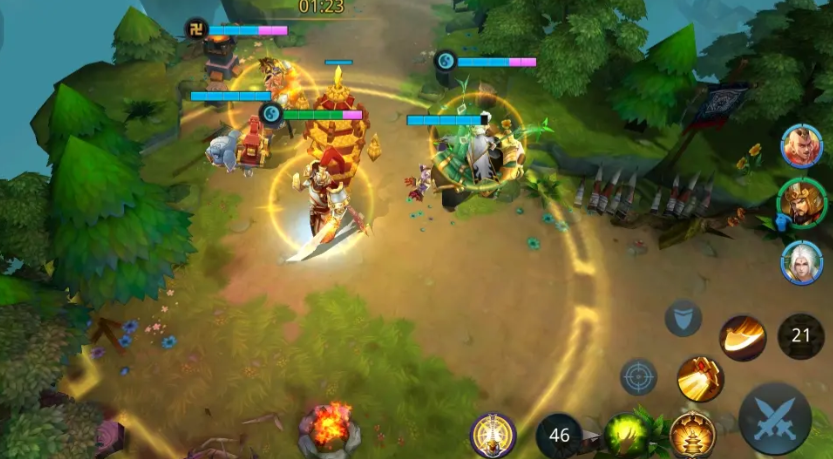Tap the blue shield icon button
This screenshot has width=833, height=459.
coord(683,317)
